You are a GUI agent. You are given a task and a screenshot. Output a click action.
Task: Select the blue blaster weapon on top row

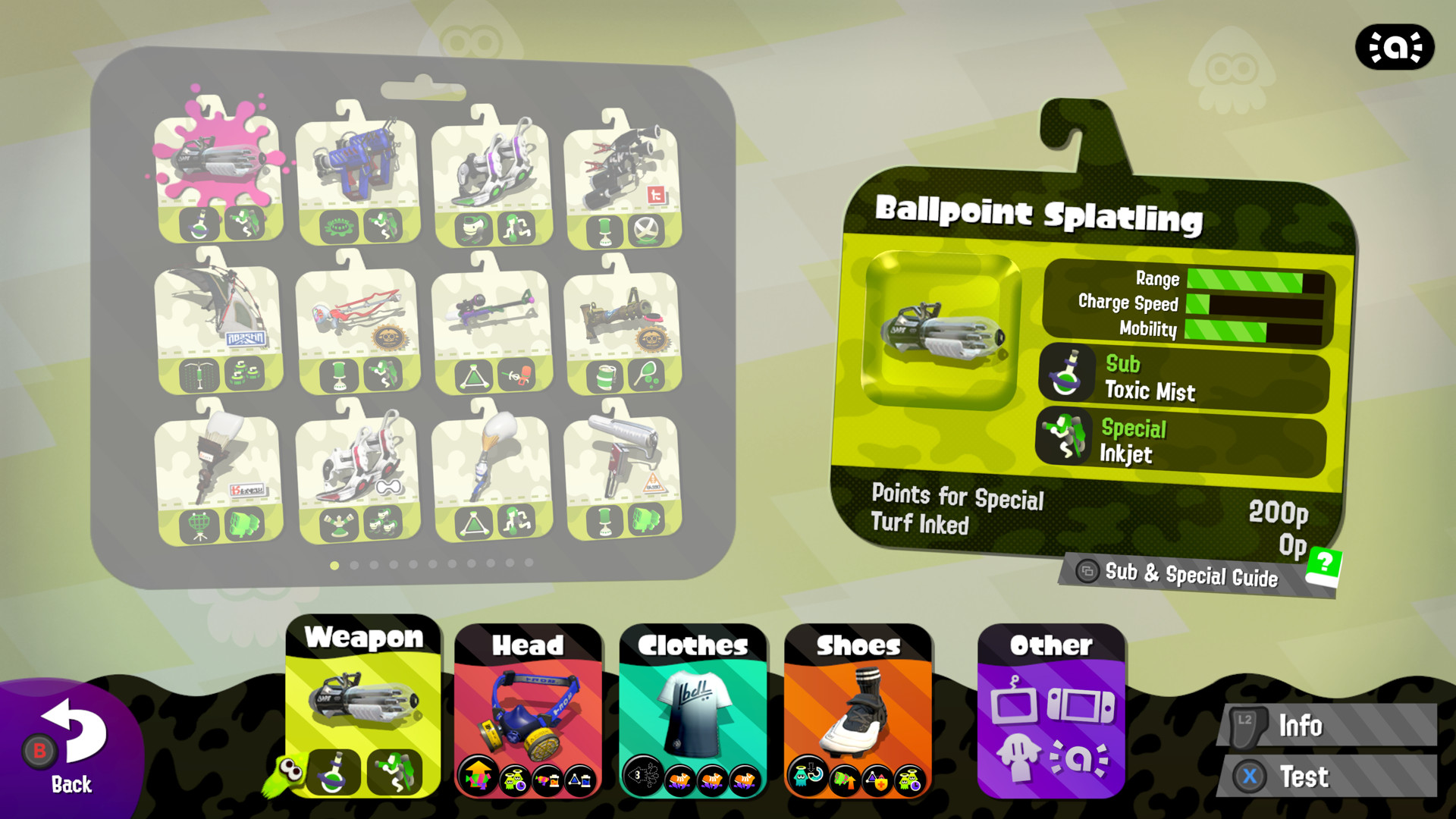pyautogui.click(x=356, y=163)
